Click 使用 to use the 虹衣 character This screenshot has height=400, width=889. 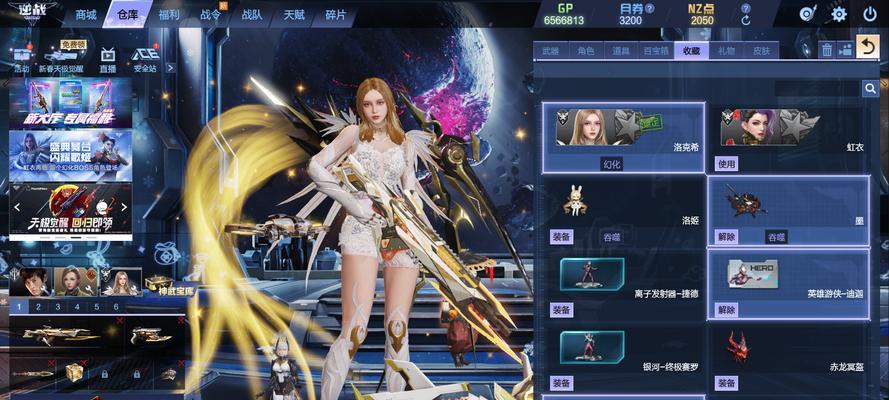(x=726, y=163)
